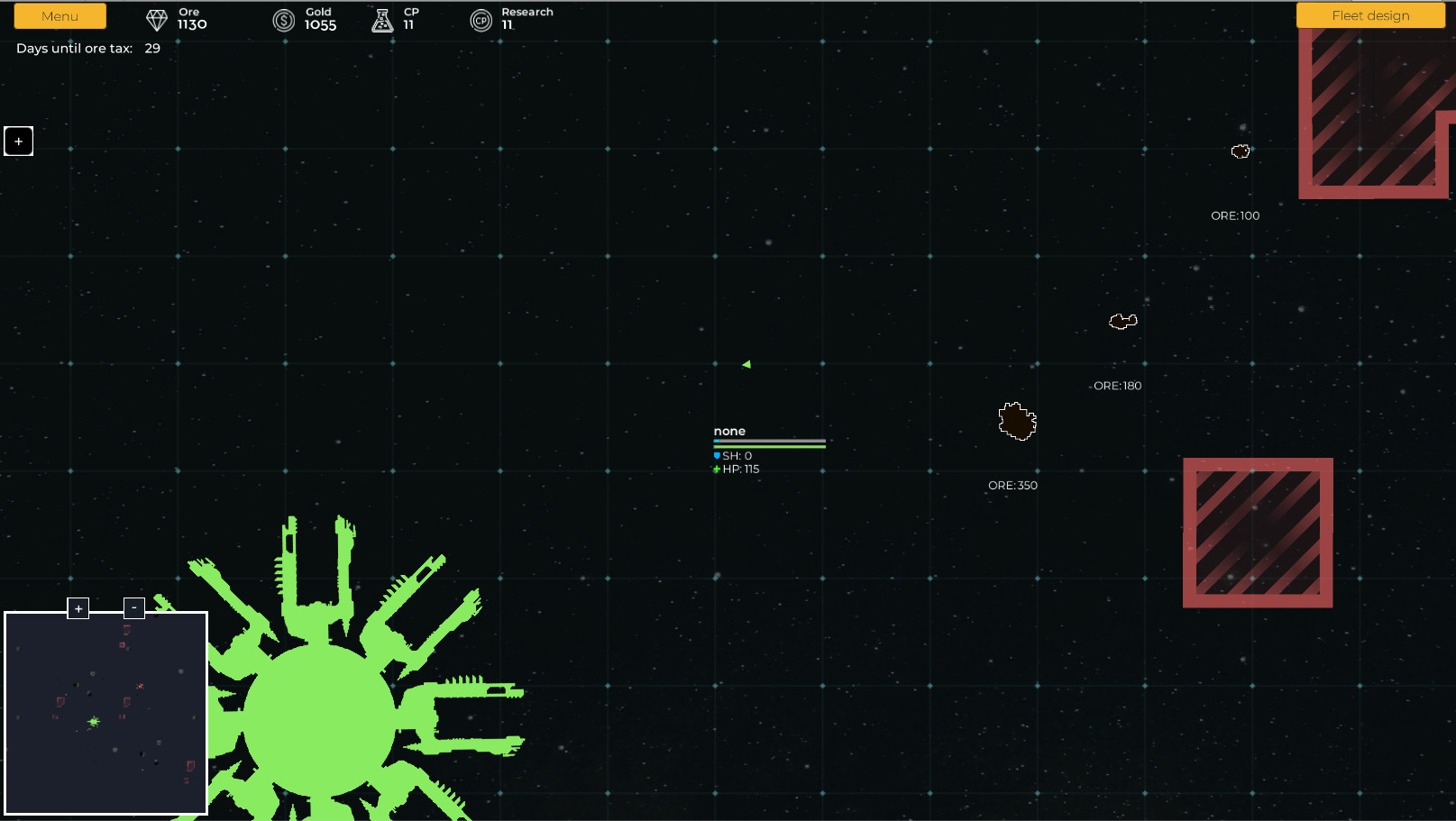Select the asteroid labeled ORE:180
1456x821 pixels.
(x=1122, y=320)
